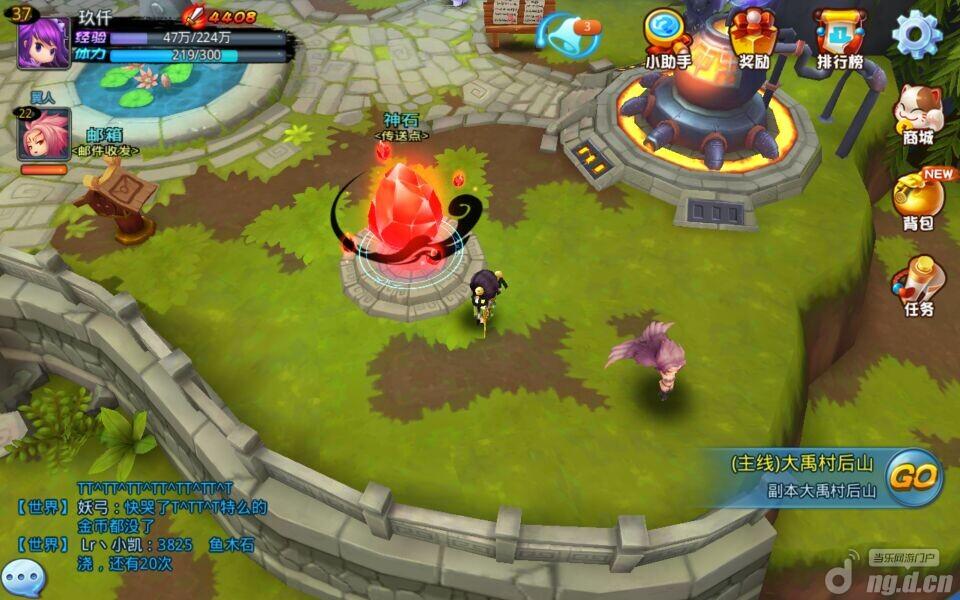Select the pink-haired companion portrait
Image resolution: width=960 pixels, height=600 pixels.
coord(43,136)
